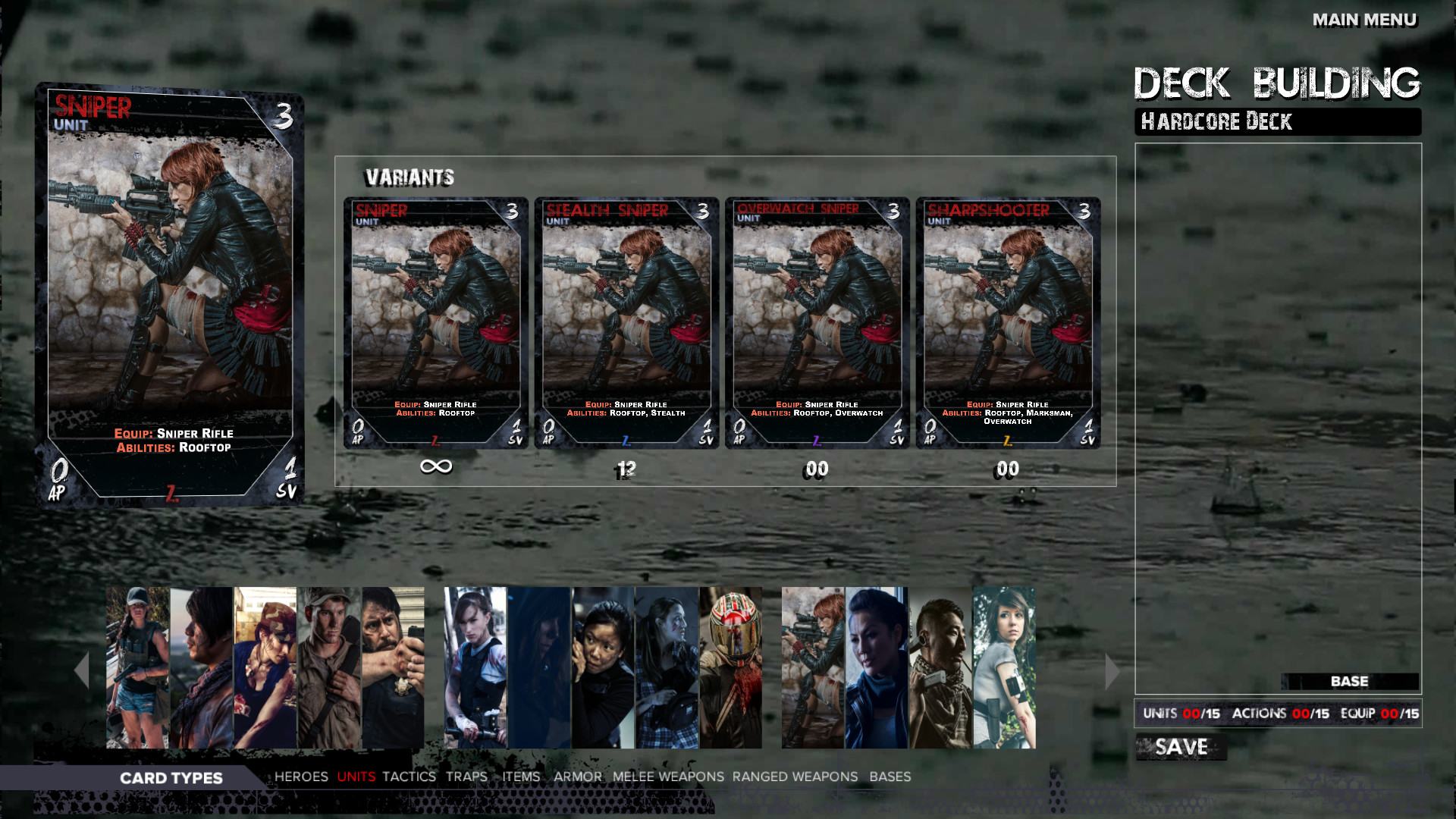Open the Tactics card type
The width and height of the screenshot is (1456, 819).
409,777
